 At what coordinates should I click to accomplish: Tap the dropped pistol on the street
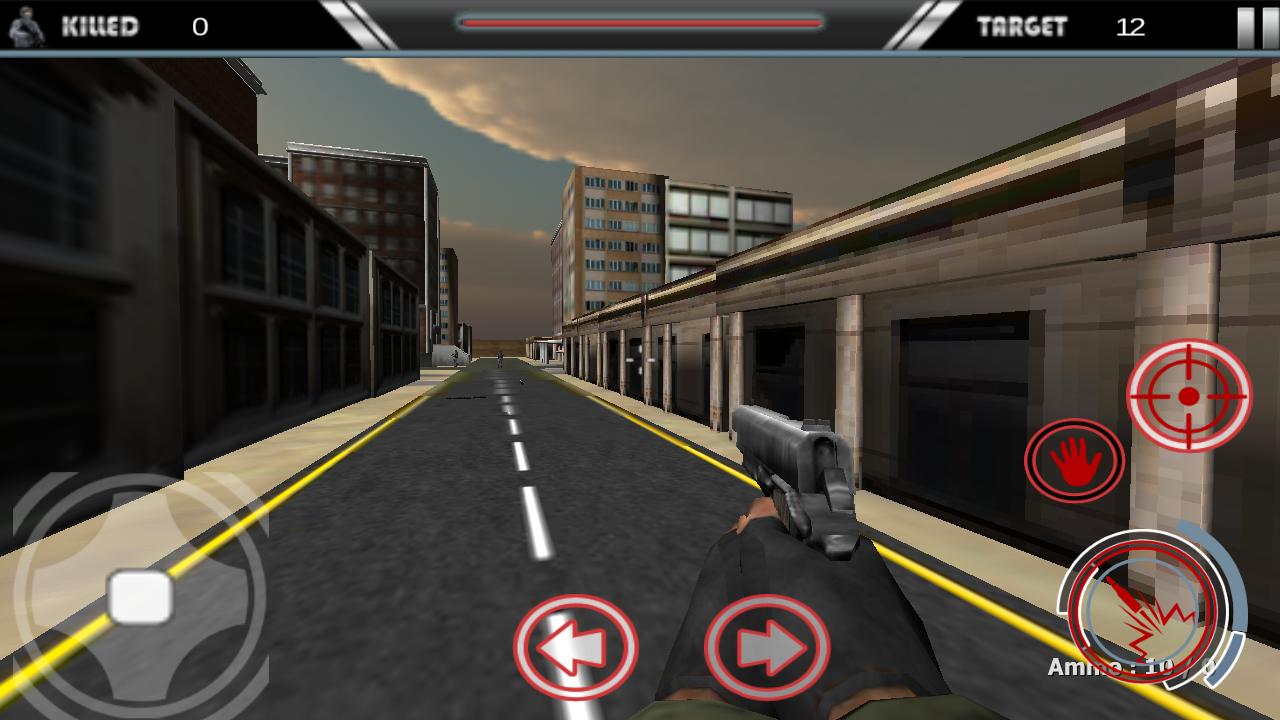[521, 380]
